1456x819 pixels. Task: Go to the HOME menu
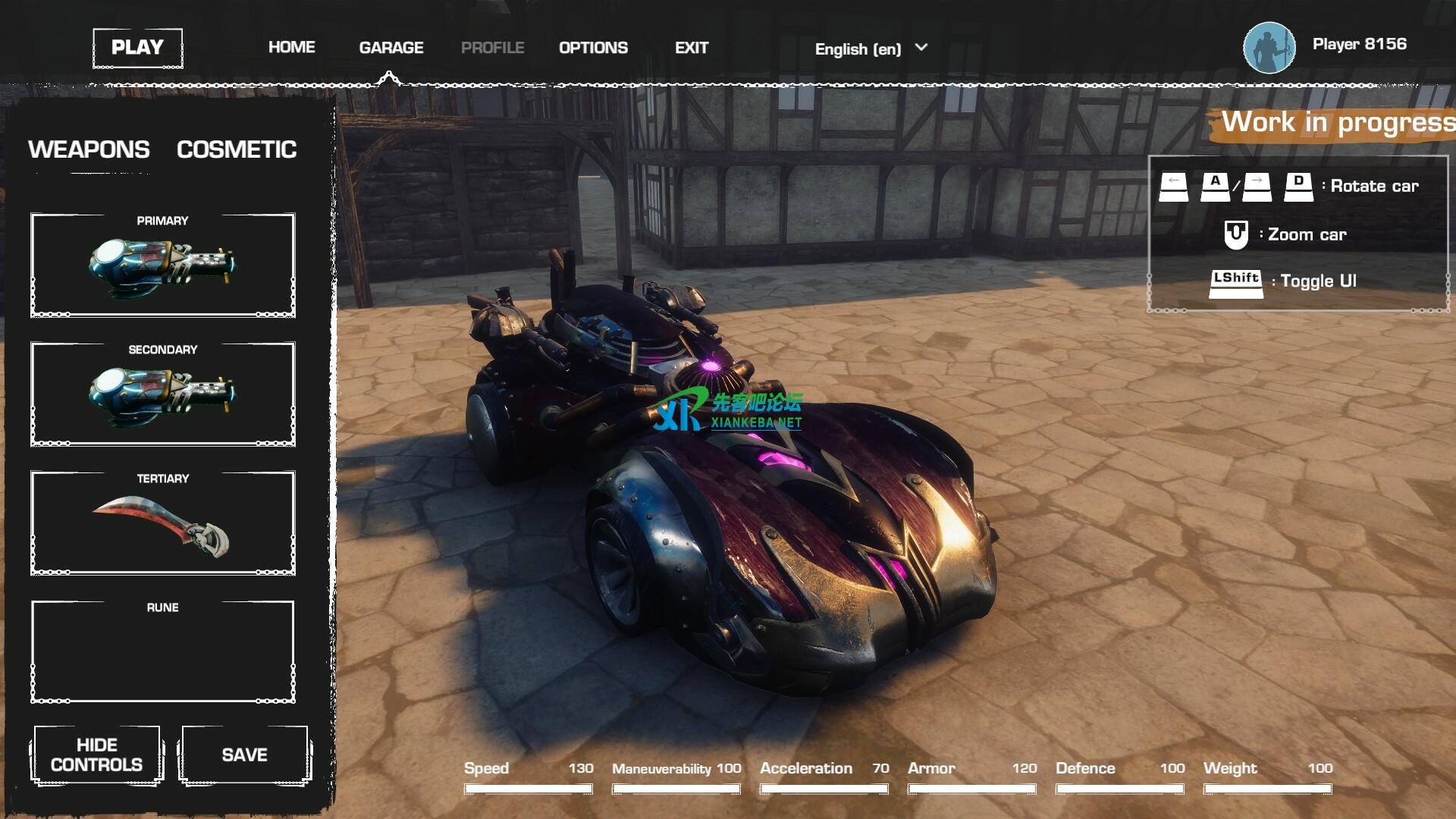(291, 48)
